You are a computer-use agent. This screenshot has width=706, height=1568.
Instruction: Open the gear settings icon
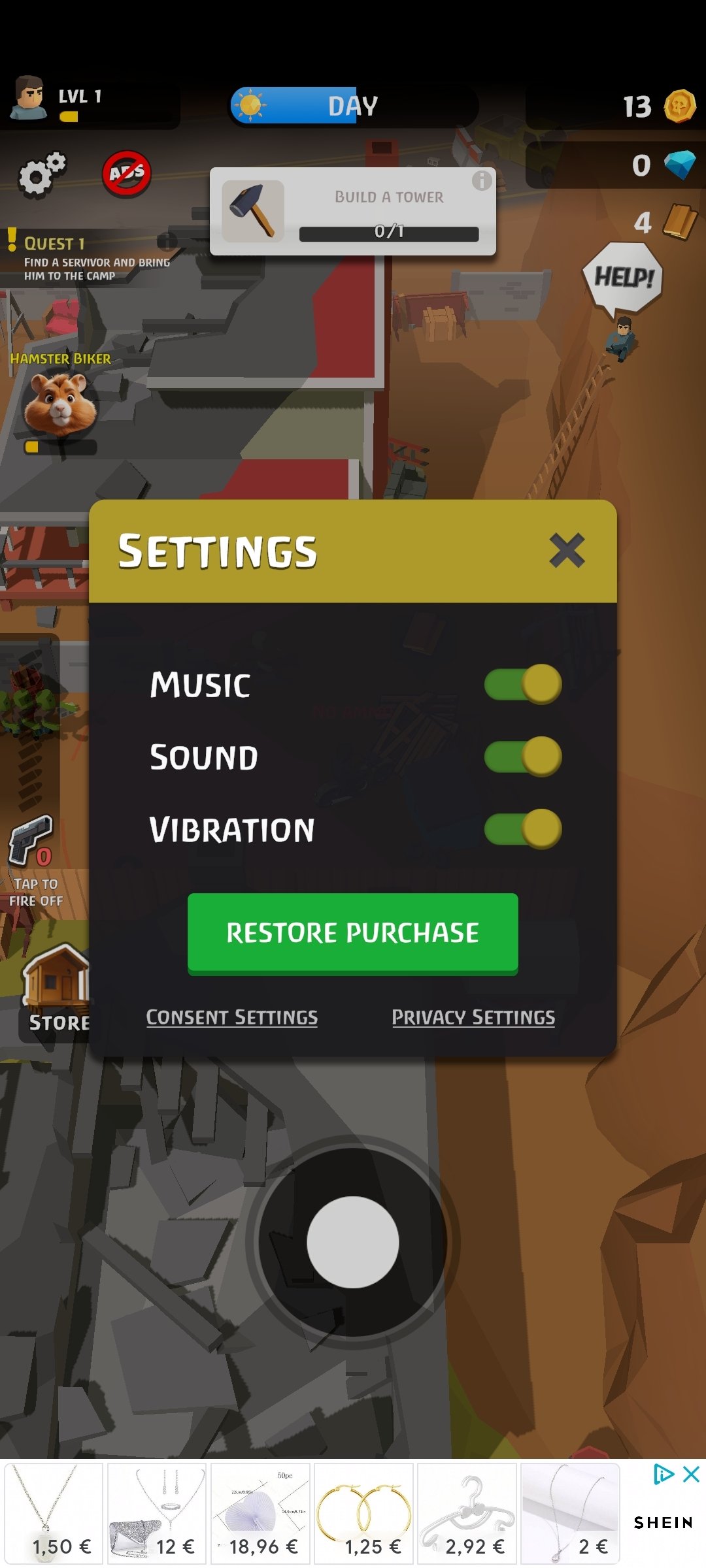pyautogui.click(x=42, y=174)
